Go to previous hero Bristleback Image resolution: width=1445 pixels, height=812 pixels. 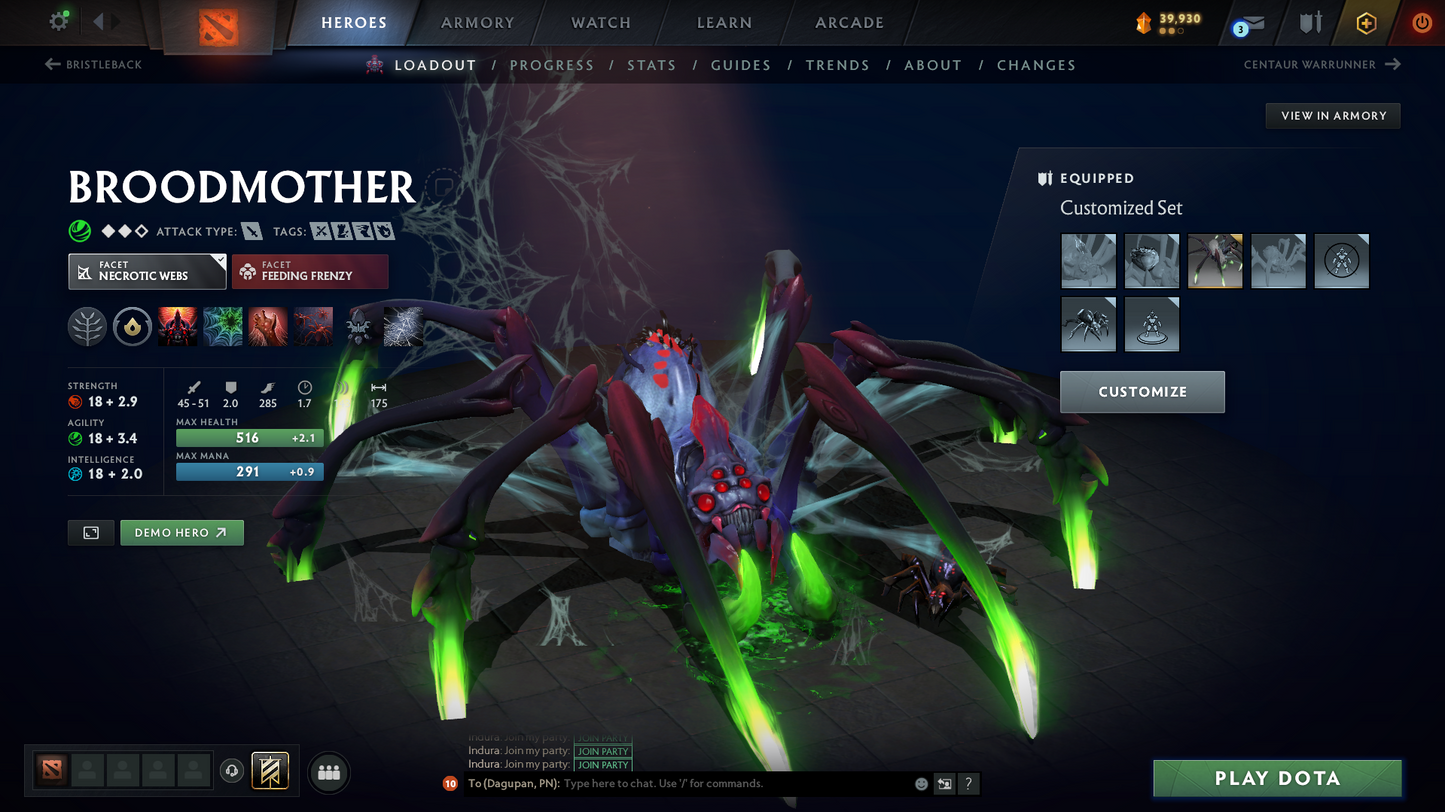[x=94, y=65]
